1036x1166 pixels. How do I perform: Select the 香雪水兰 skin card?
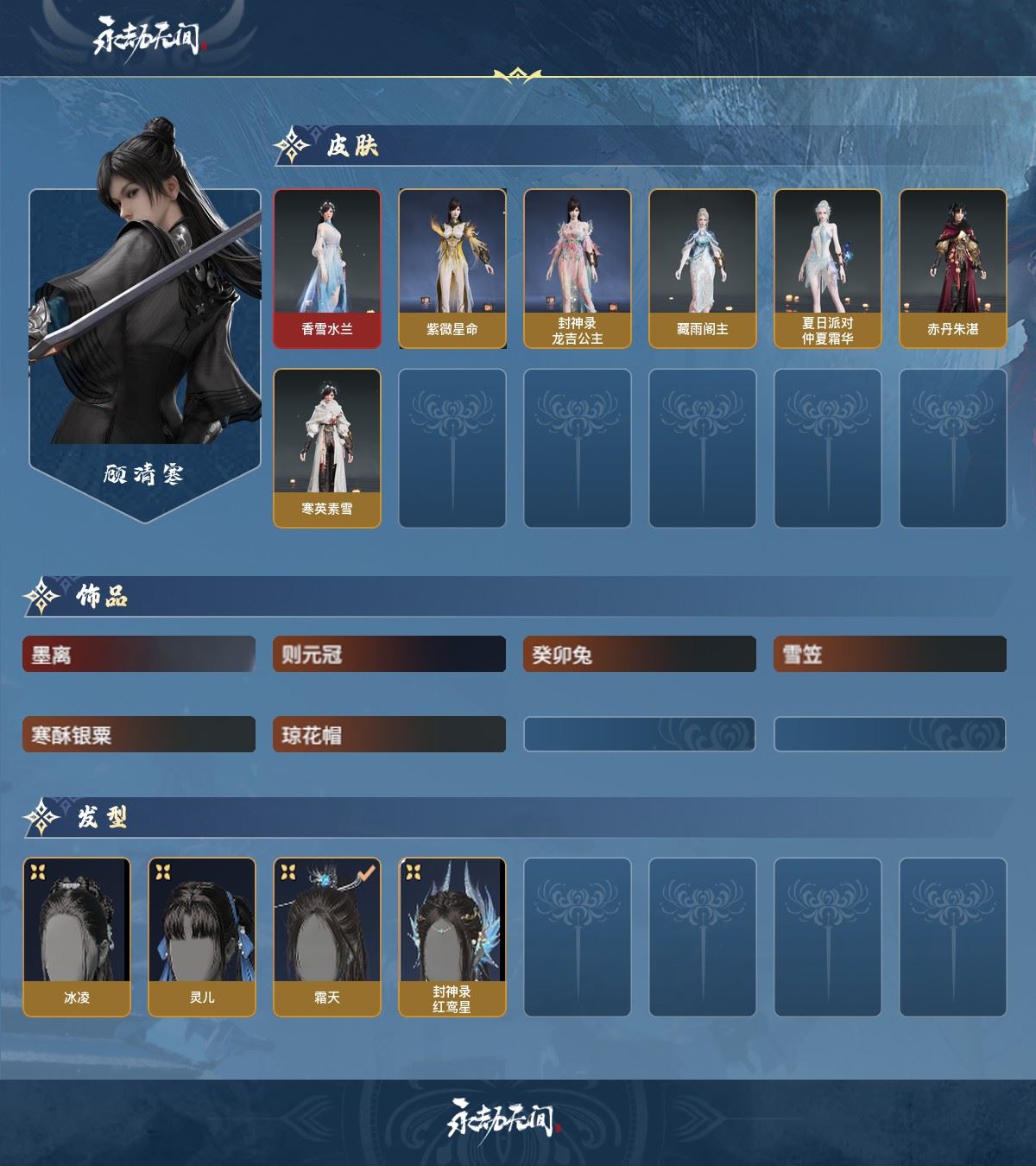(327, 269)
